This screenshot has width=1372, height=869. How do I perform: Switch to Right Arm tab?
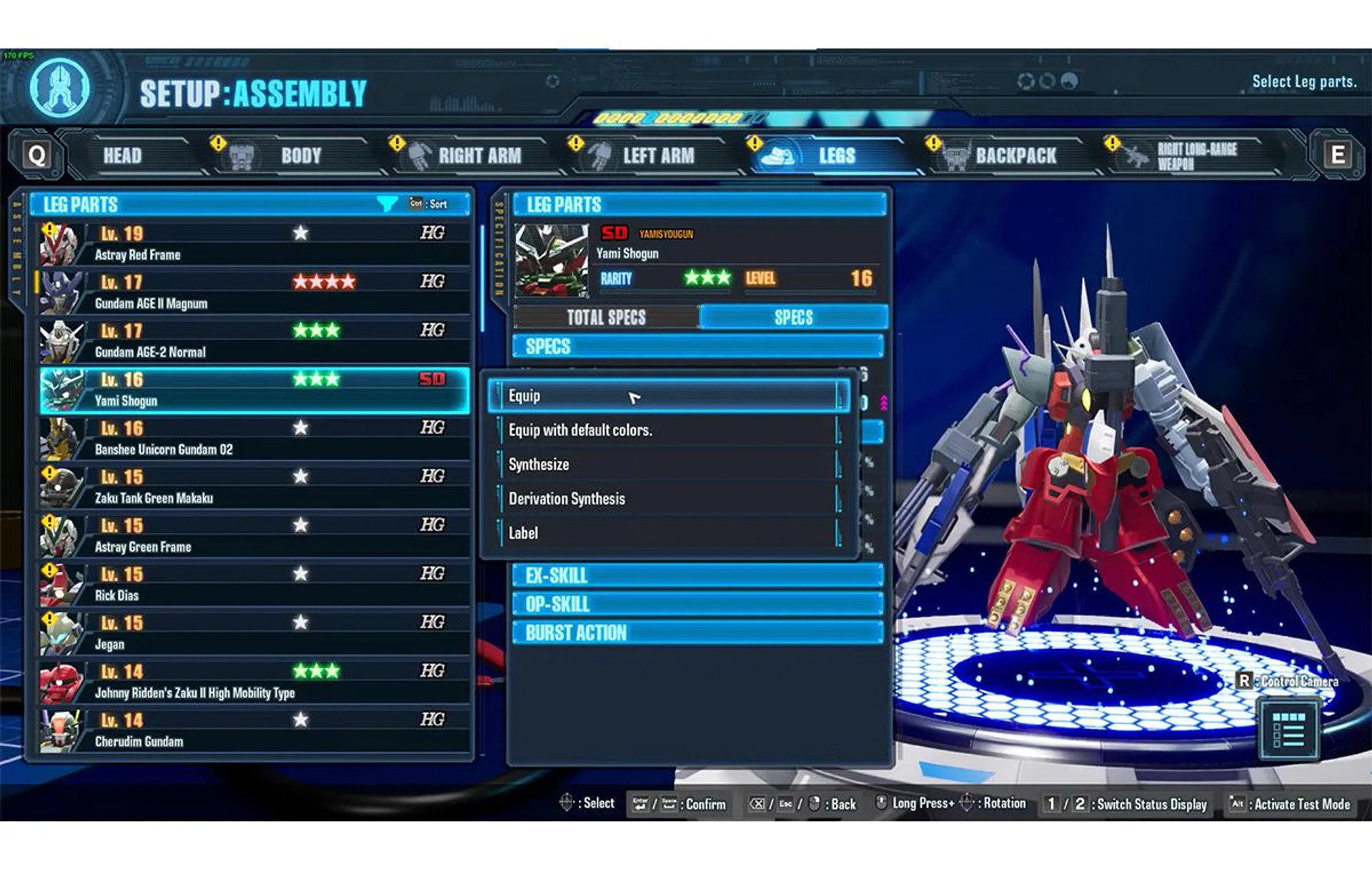[479, 156]
